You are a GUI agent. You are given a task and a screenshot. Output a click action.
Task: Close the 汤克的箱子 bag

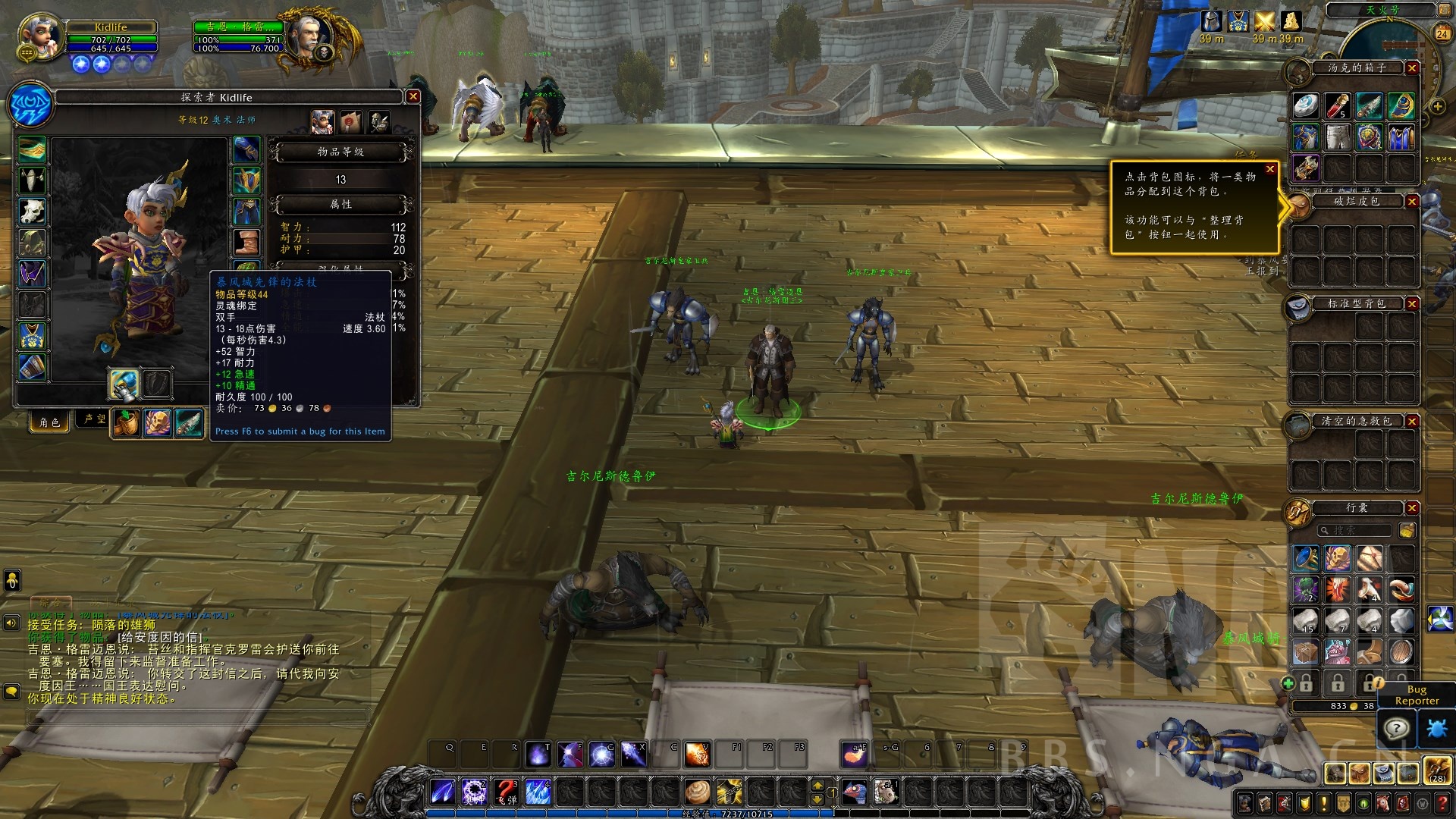tap(1412, 68)
